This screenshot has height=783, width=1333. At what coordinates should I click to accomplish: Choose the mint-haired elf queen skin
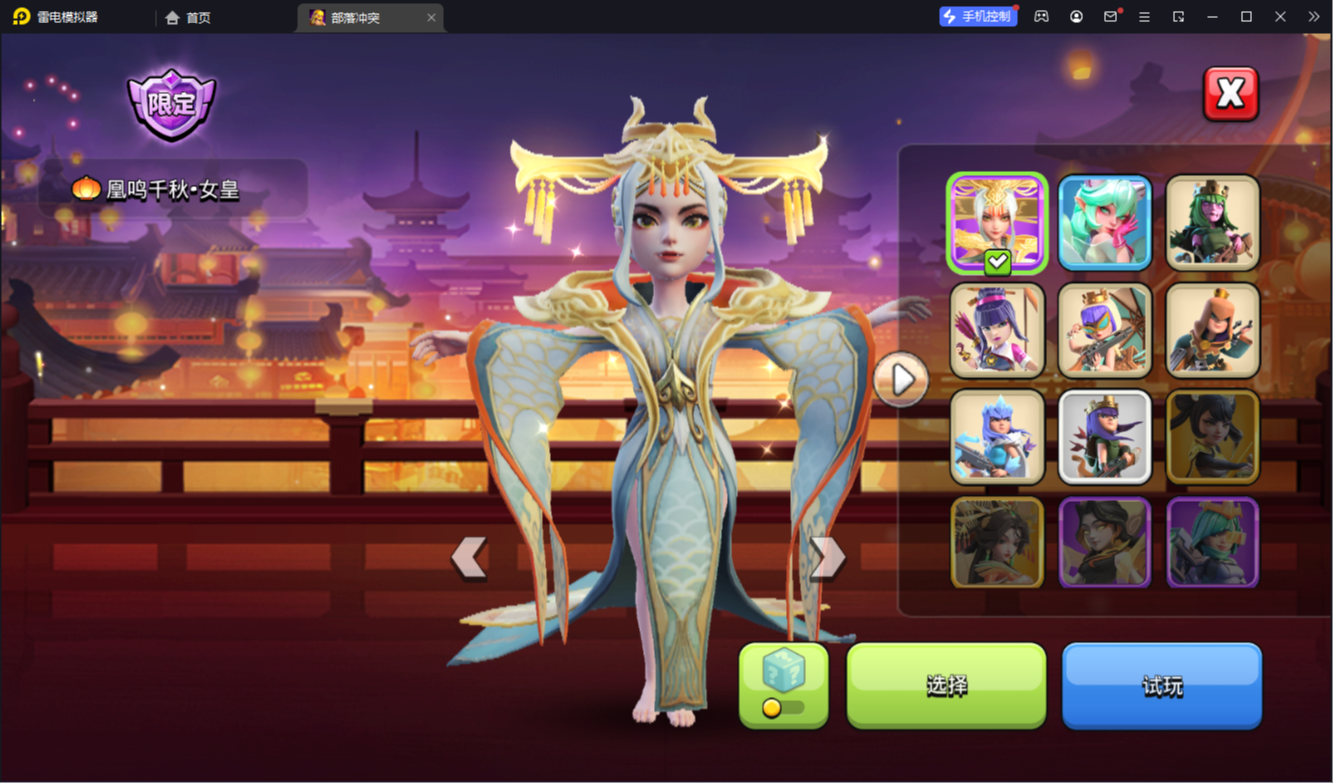(1104, 223)
